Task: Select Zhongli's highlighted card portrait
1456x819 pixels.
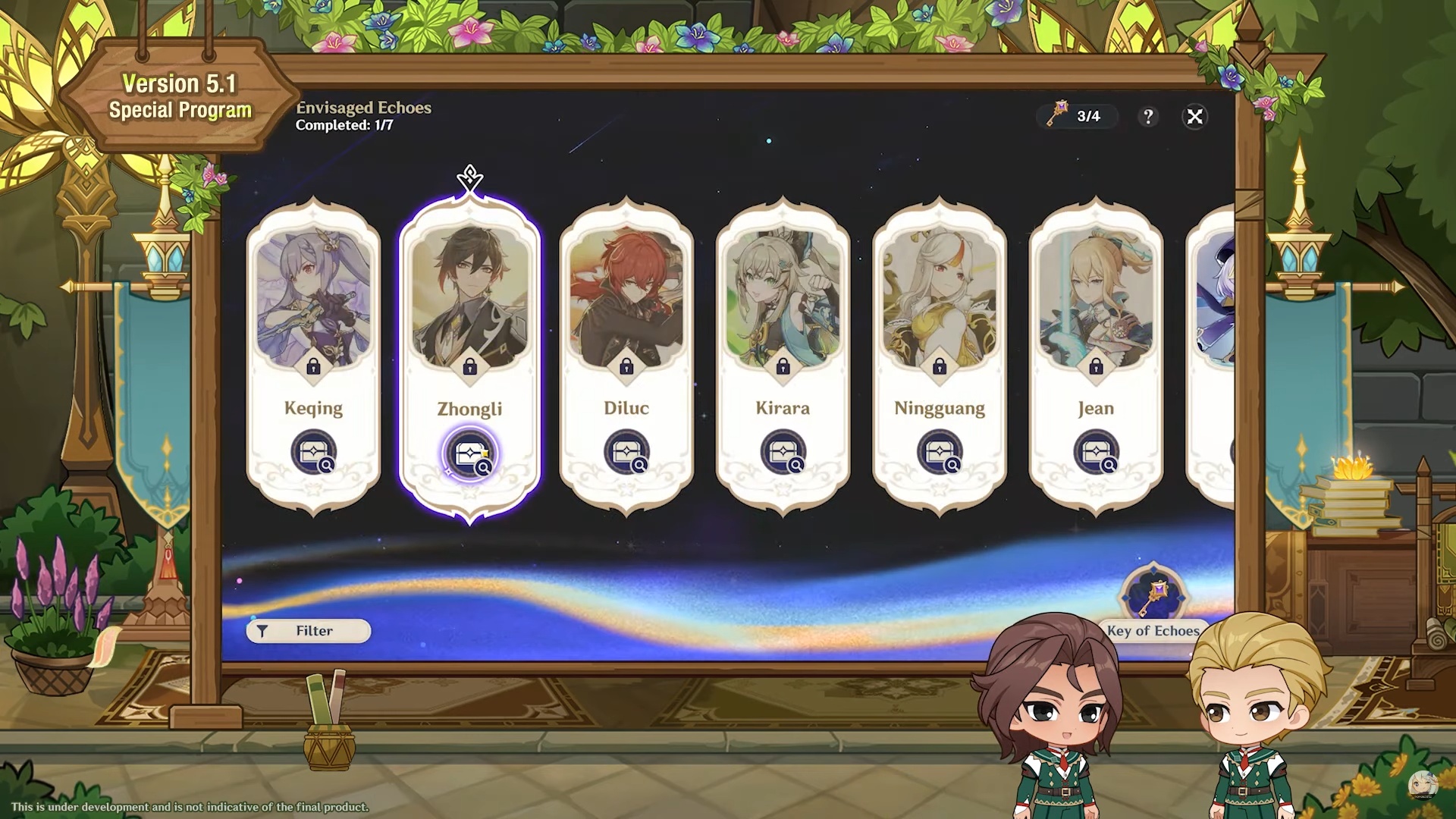Action: pyautogui.click(x=470, y=300)
